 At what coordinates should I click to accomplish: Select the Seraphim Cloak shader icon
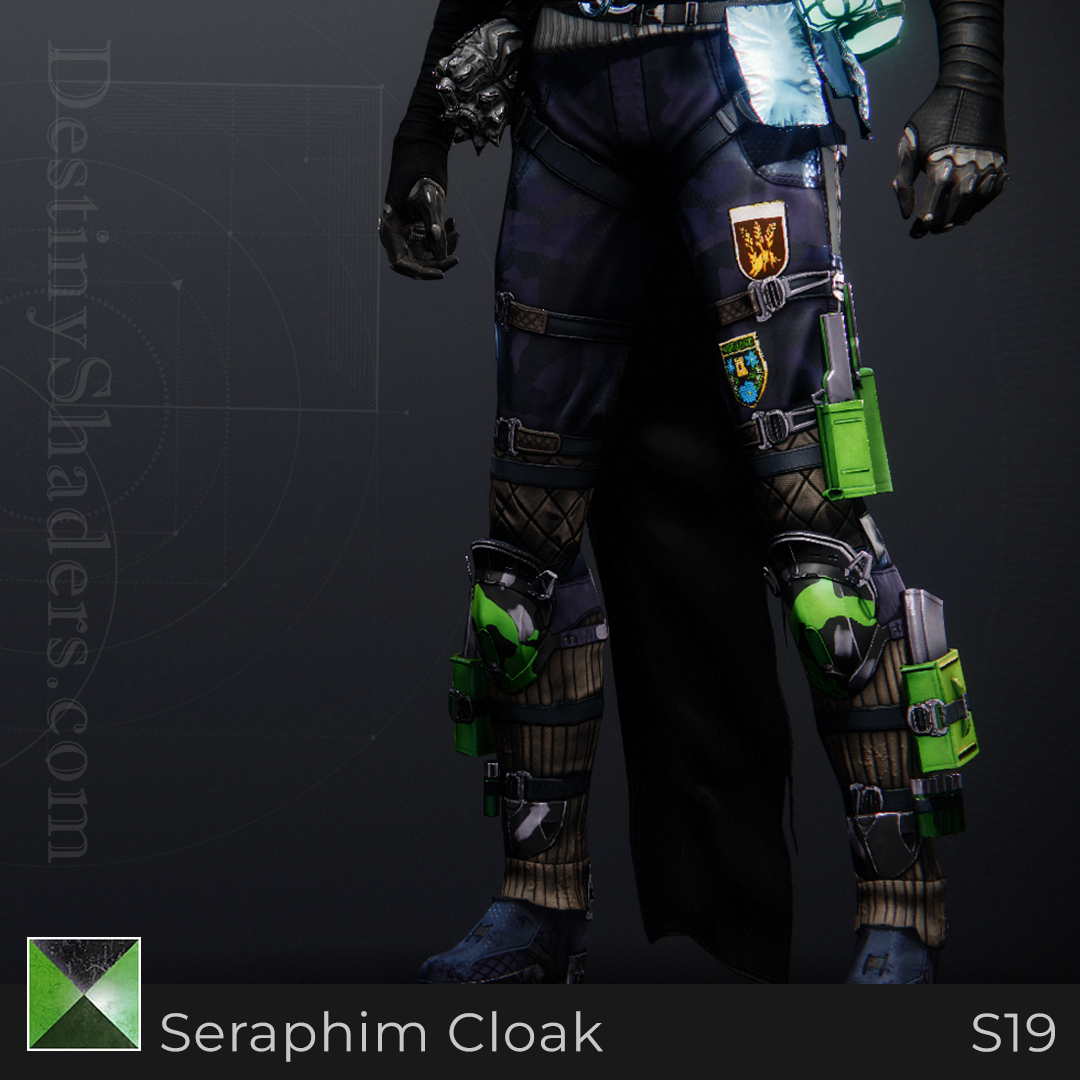[x=84, y=994]
